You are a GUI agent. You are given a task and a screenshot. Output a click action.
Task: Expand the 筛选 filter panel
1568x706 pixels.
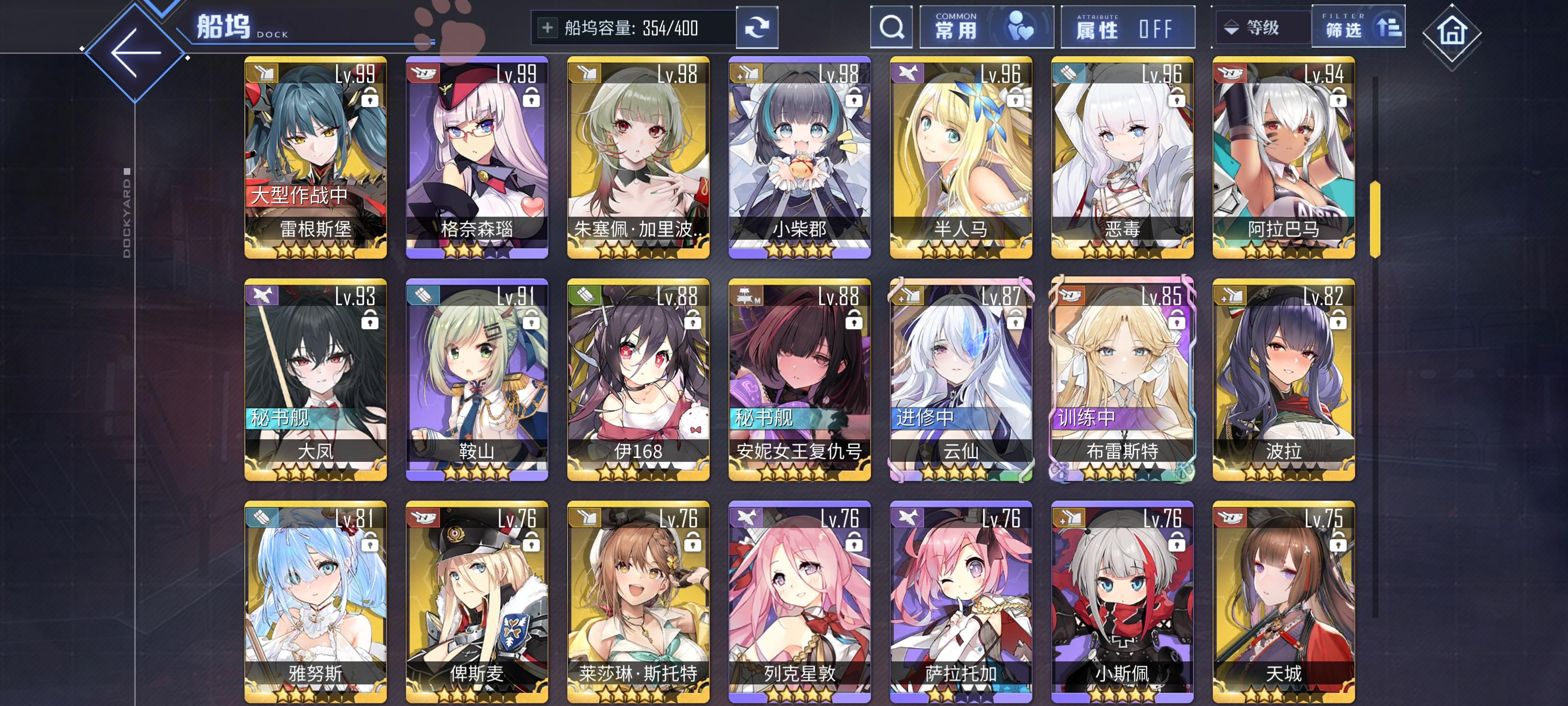1364,27
